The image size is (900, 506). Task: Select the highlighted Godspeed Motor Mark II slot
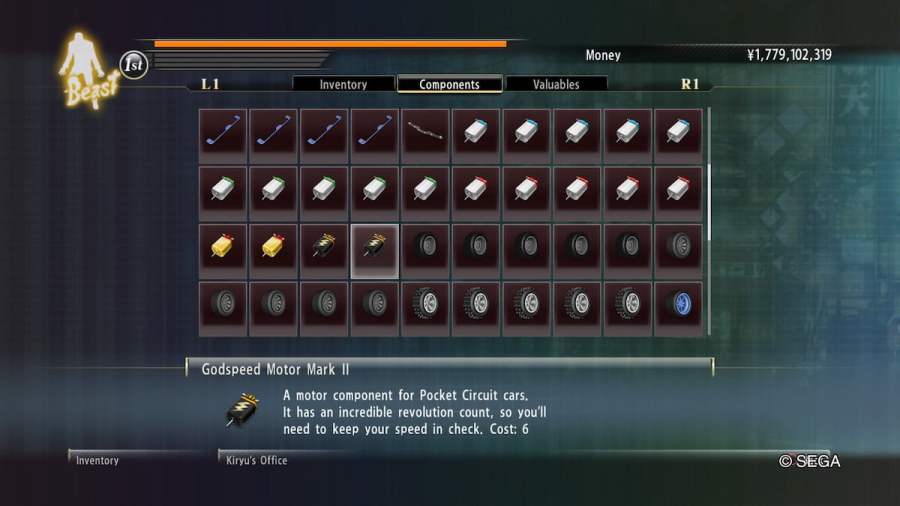(x=375, y=251)
